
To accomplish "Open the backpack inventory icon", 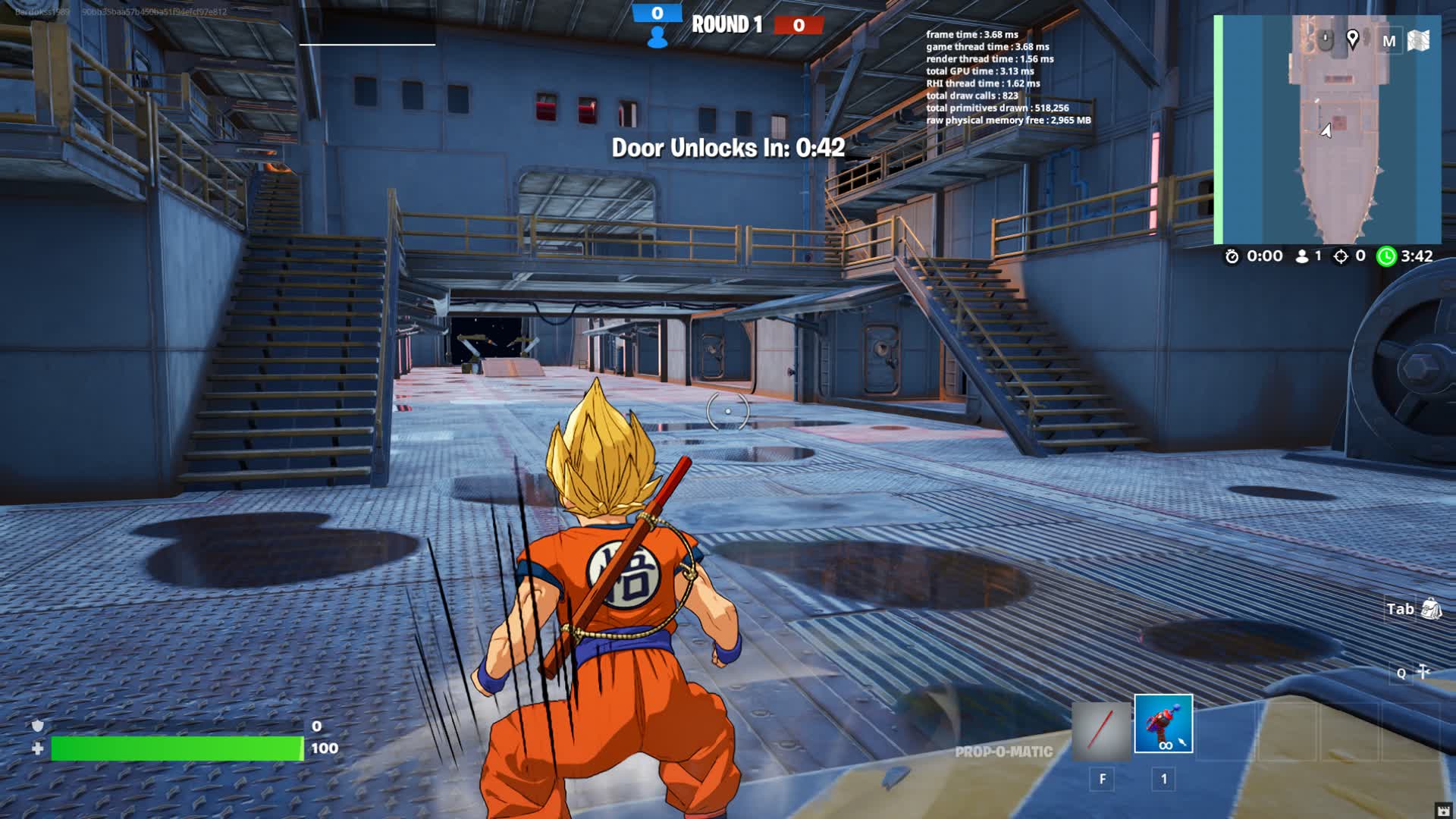I will pyautogui.click(x=1431, y=608).
